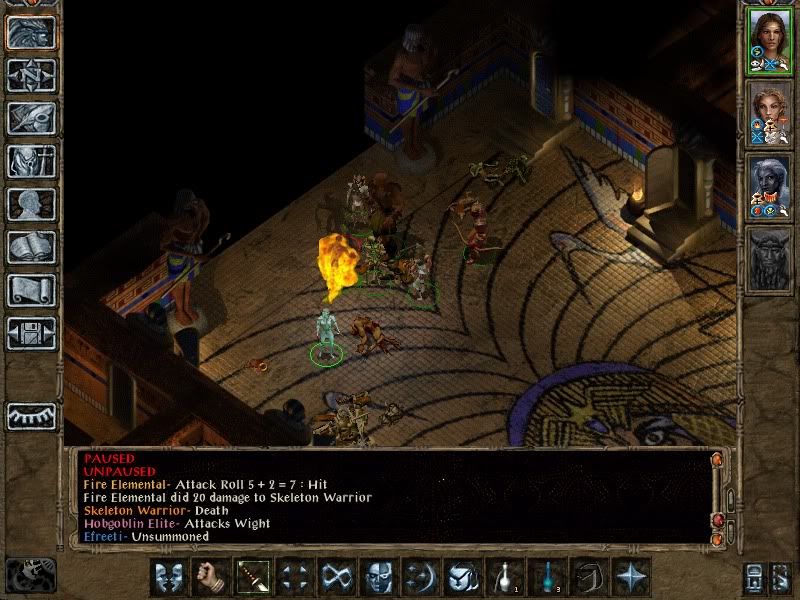Open the journal quill button

[x=31, y=118]
